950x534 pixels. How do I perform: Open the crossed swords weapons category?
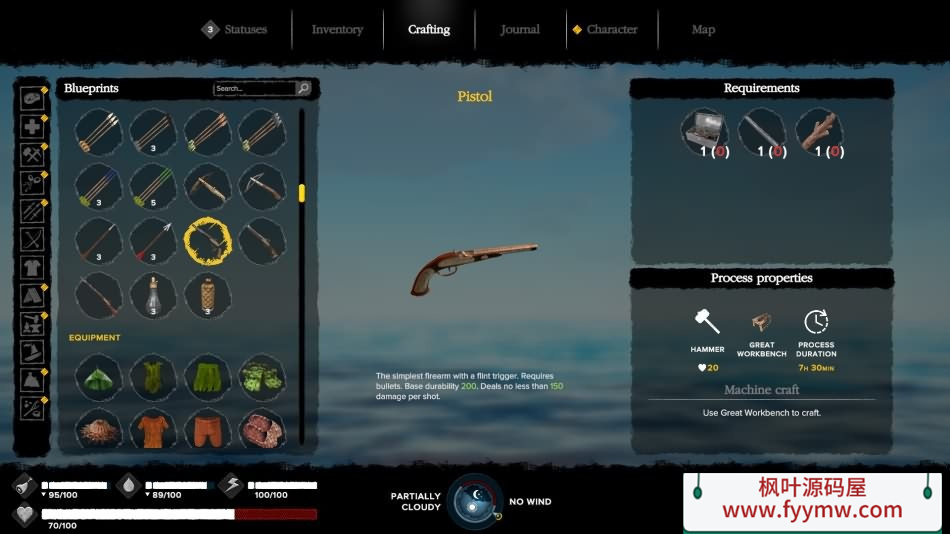click(33, 240)
